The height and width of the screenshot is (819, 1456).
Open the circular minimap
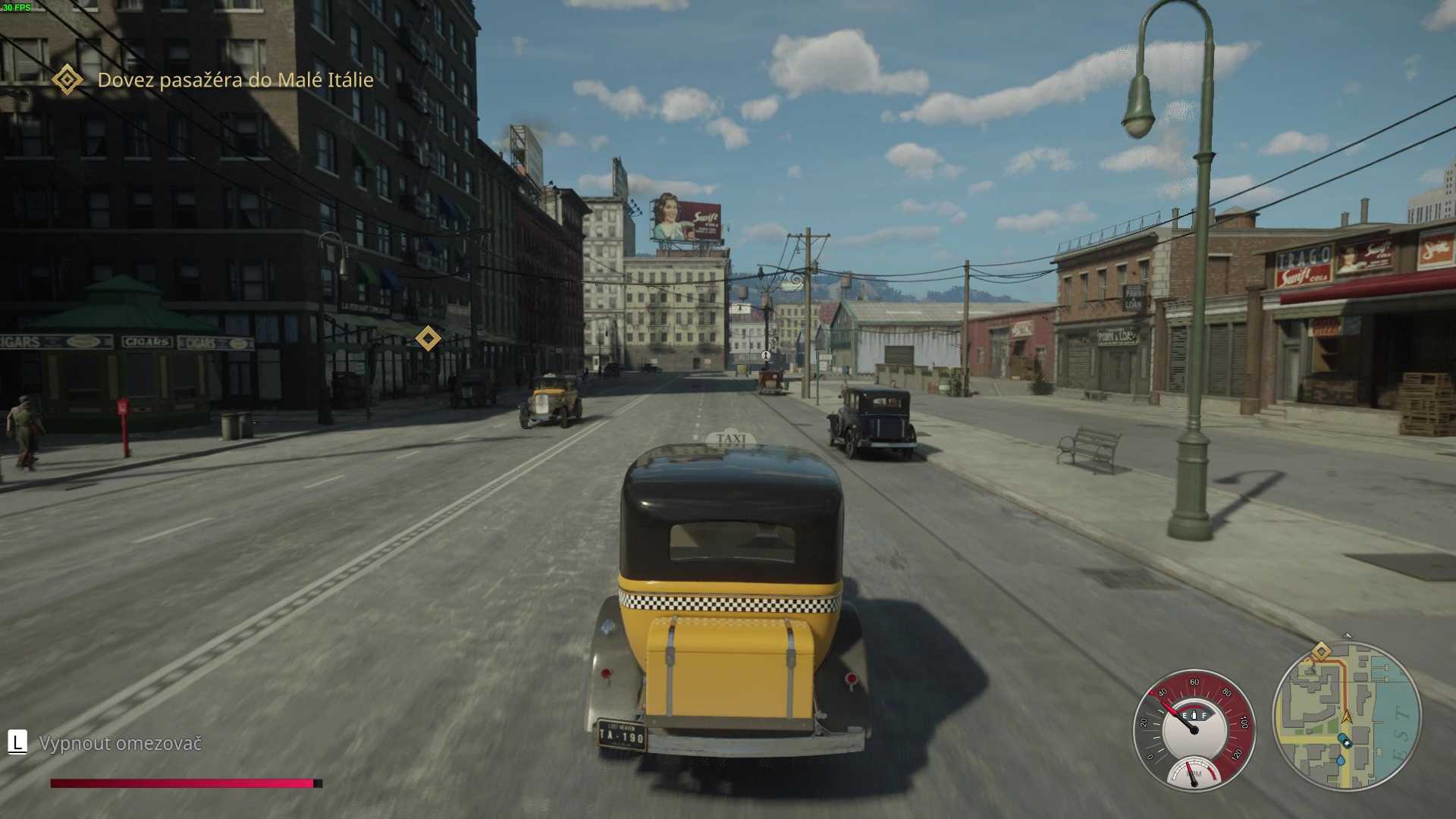(x=1346, y=717)
